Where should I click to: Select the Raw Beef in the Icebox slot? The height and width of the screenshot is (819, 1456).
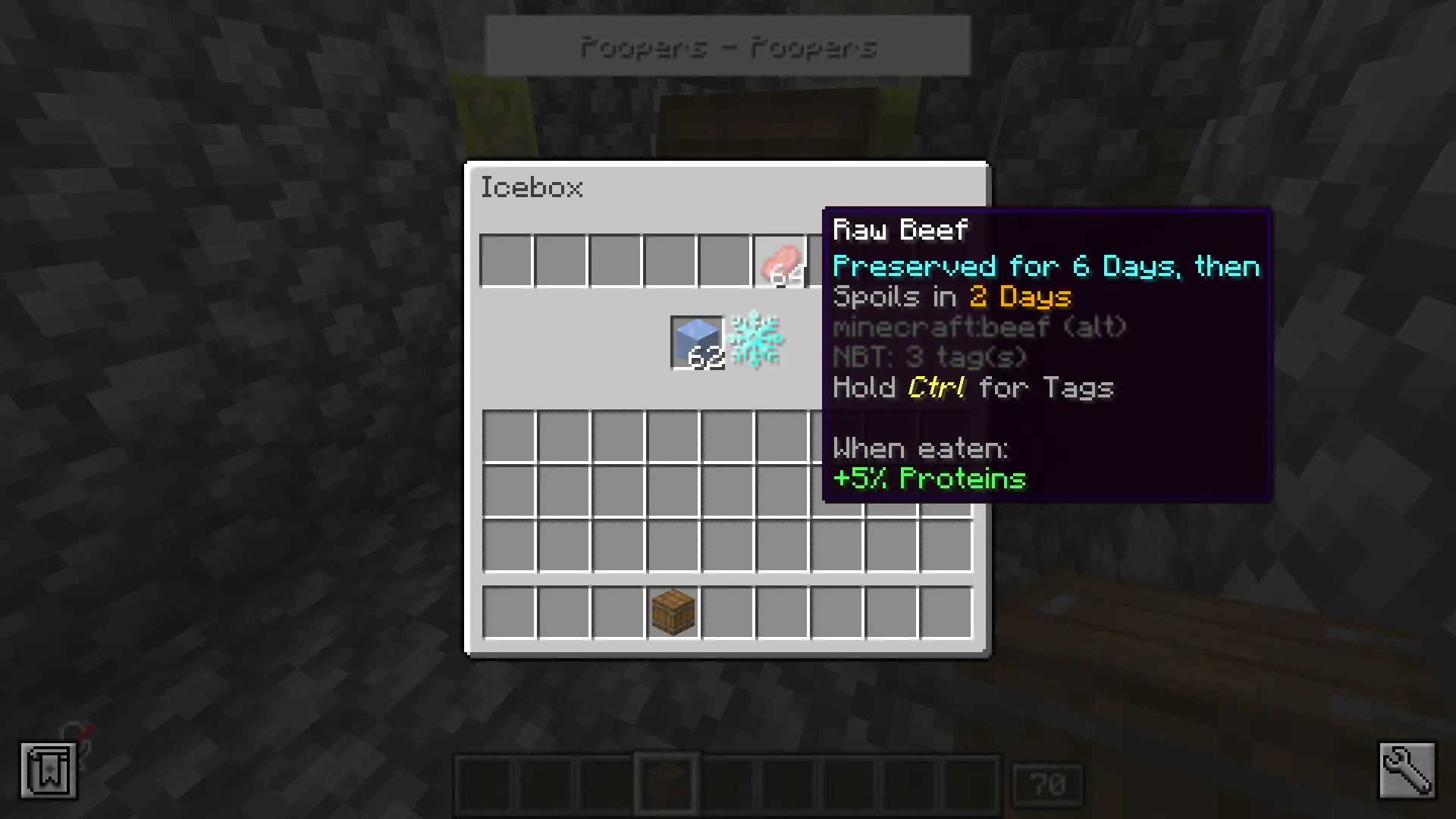point(780,261)
